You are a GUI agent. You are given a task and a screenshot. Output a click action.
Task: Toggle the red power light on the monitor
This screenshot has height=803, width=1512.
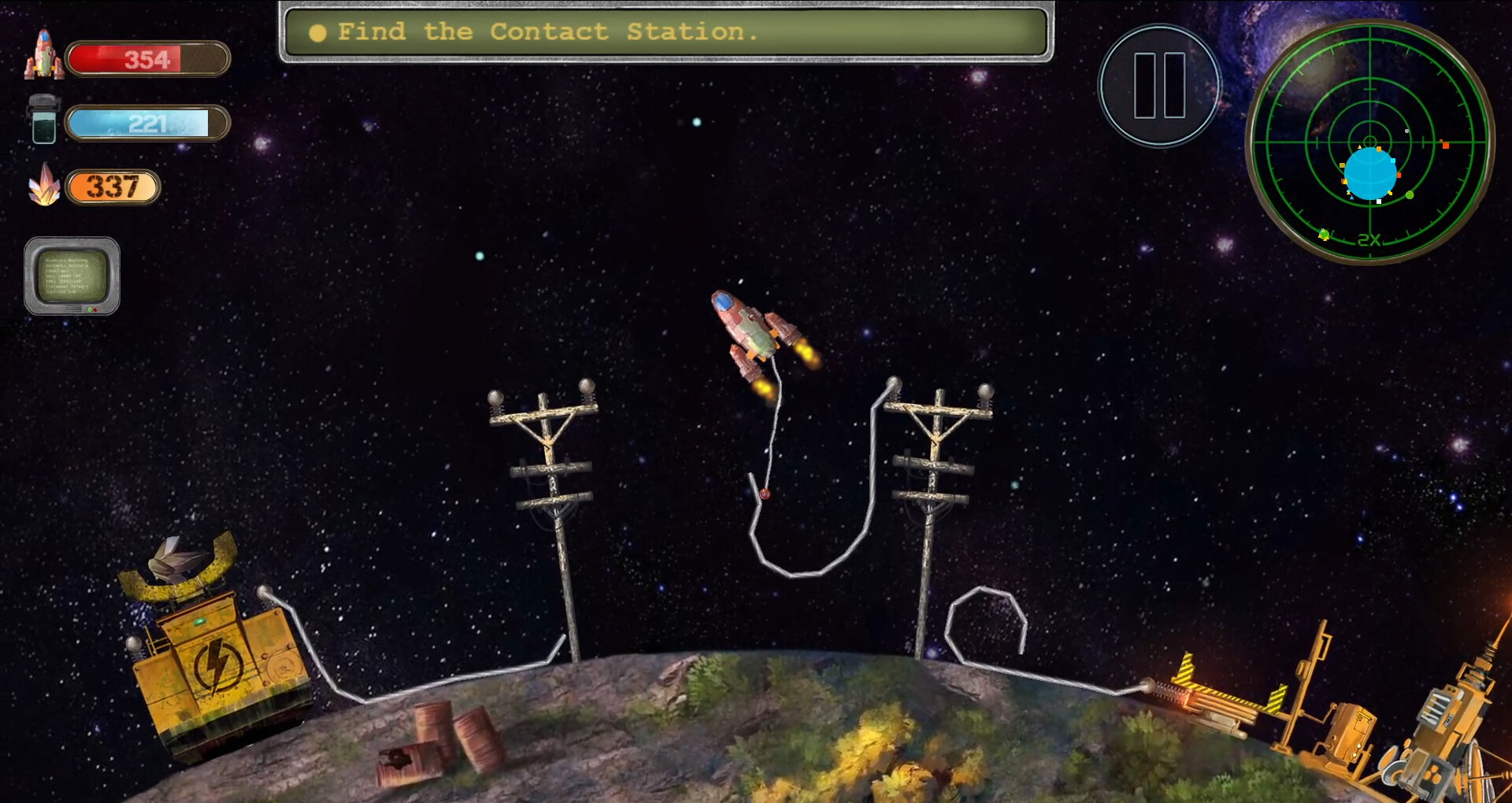[x=94, y=309]
